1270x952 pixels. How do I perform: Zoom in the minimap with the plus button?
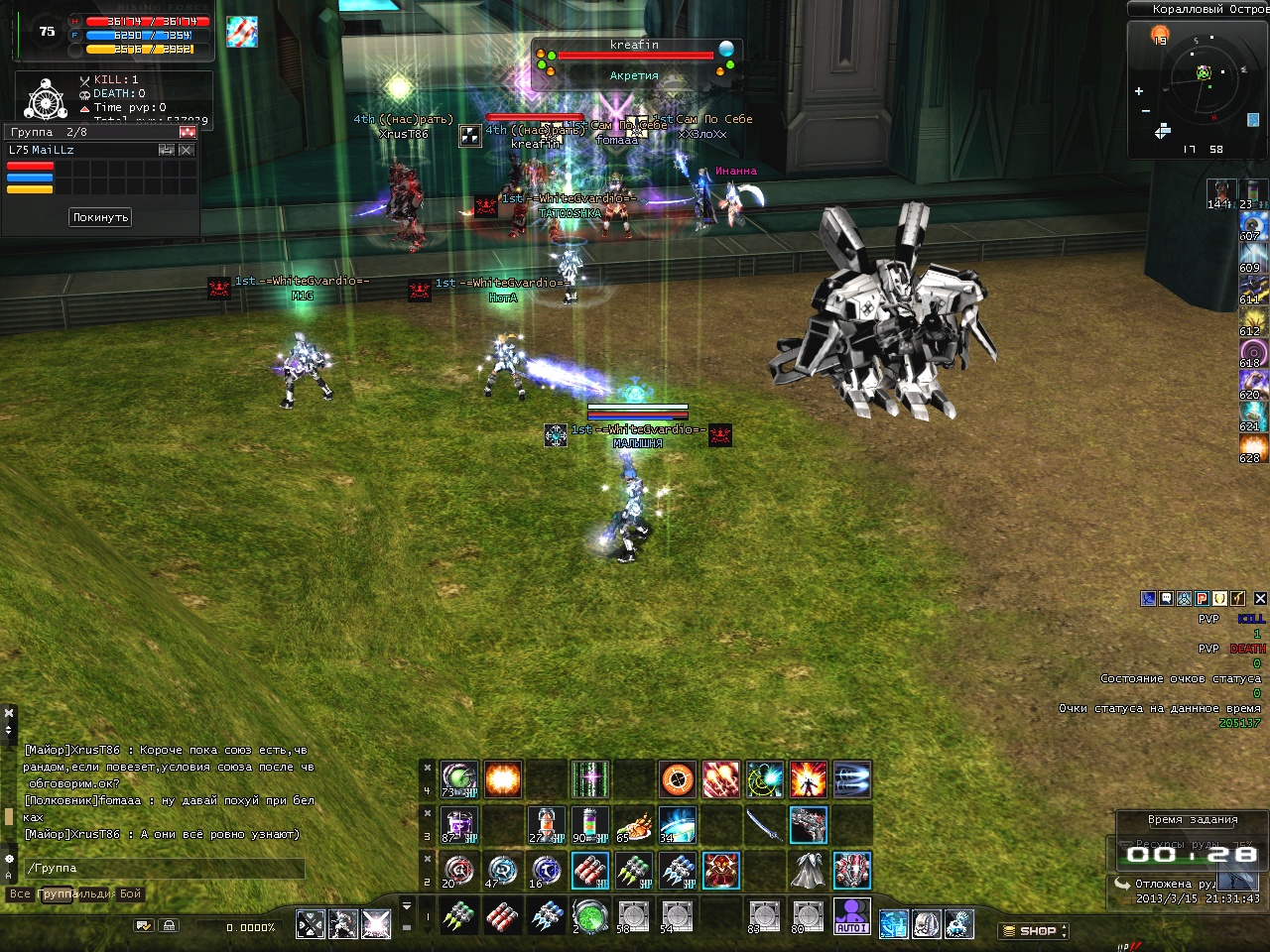click(1139, 91)
